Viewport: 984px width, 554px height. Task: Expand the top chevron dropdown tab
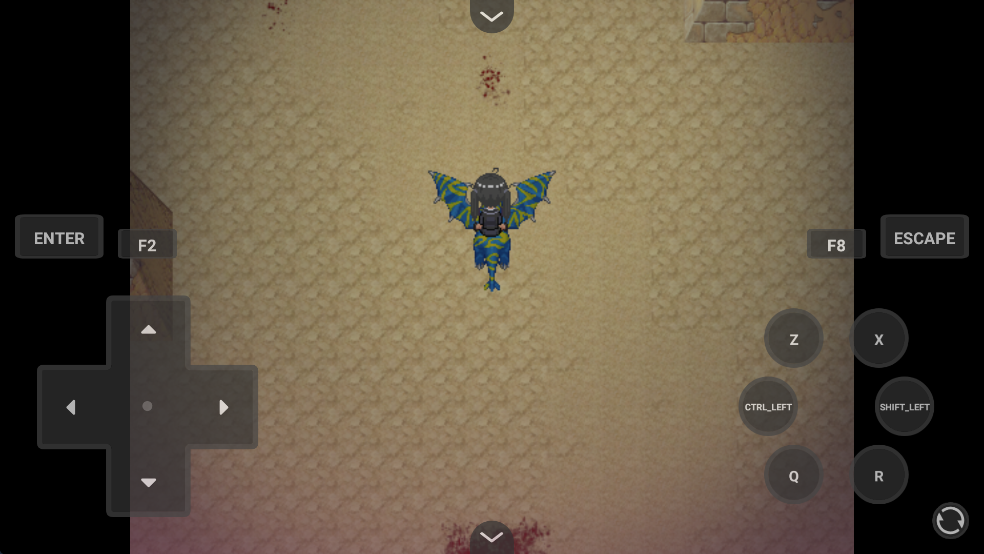point(491,15)
